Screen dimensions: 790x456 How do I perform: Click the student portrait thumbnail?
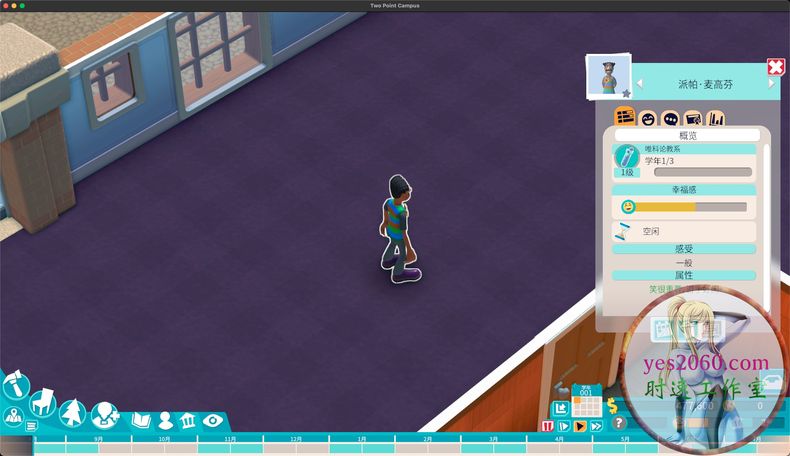(607, 76)
